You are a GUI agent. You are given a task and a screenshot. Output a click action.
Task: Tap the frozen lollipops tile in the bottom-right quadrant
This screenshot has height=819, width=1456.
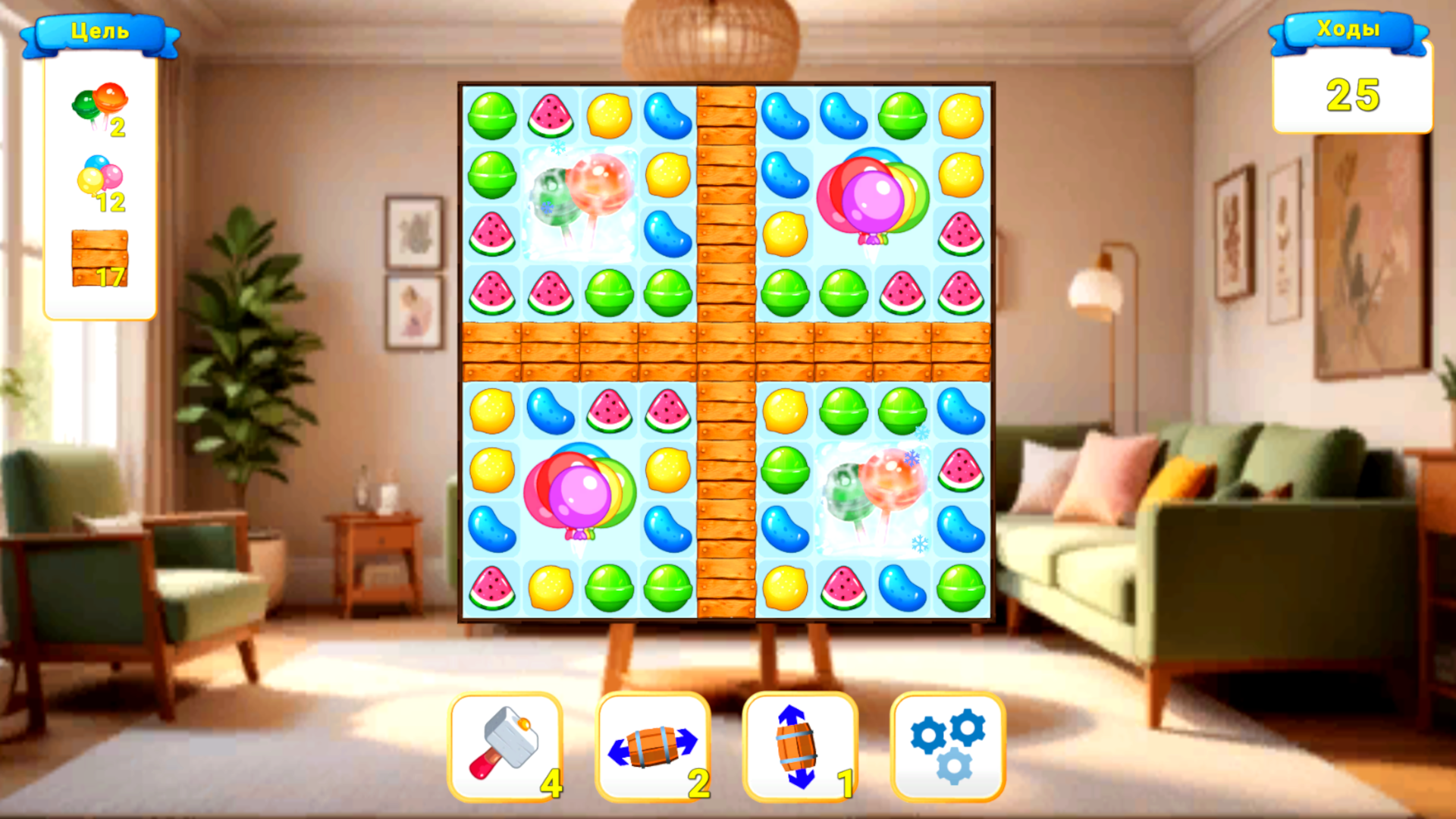(x=872, y=497)
